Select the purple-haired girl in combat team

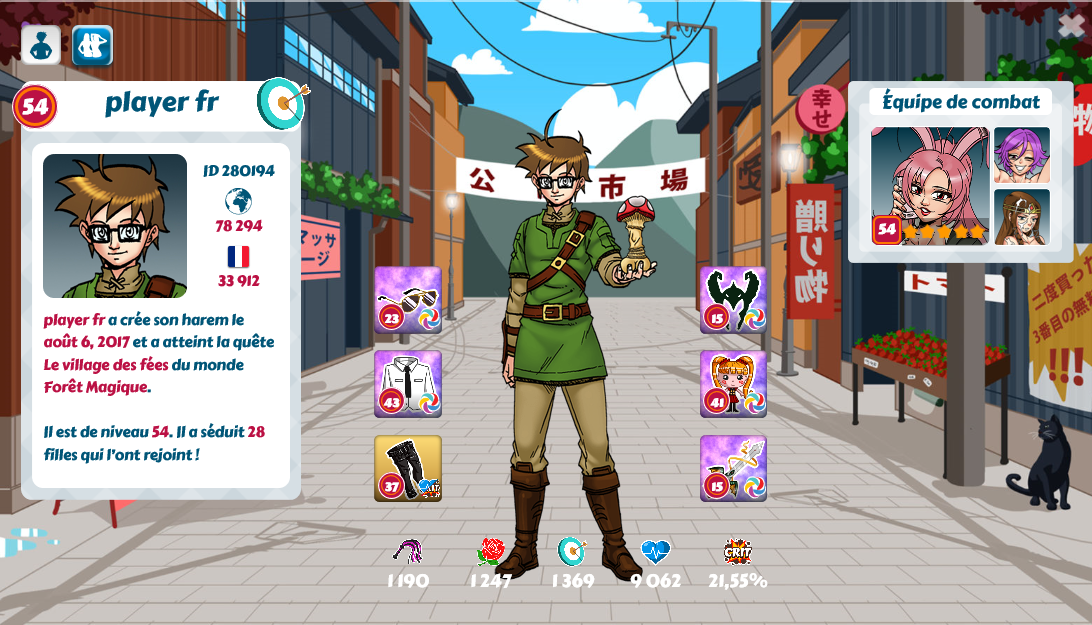pos(1021,155)
